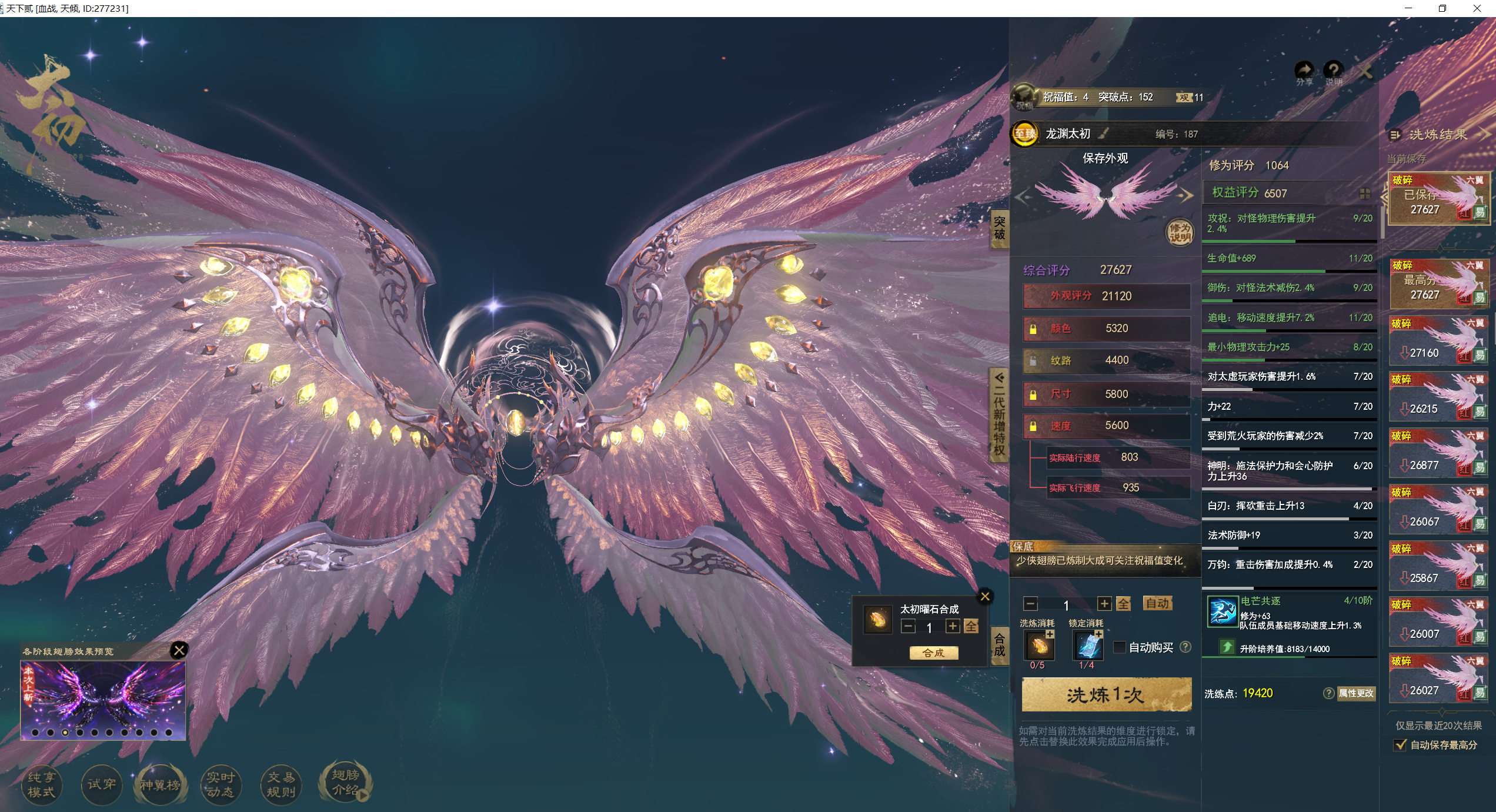Image resolution: width=1496 pixels, height=812 pixels.
Task: Close the 各阶段翅膀效果预览 panel
Action: [x=179, y=650]
